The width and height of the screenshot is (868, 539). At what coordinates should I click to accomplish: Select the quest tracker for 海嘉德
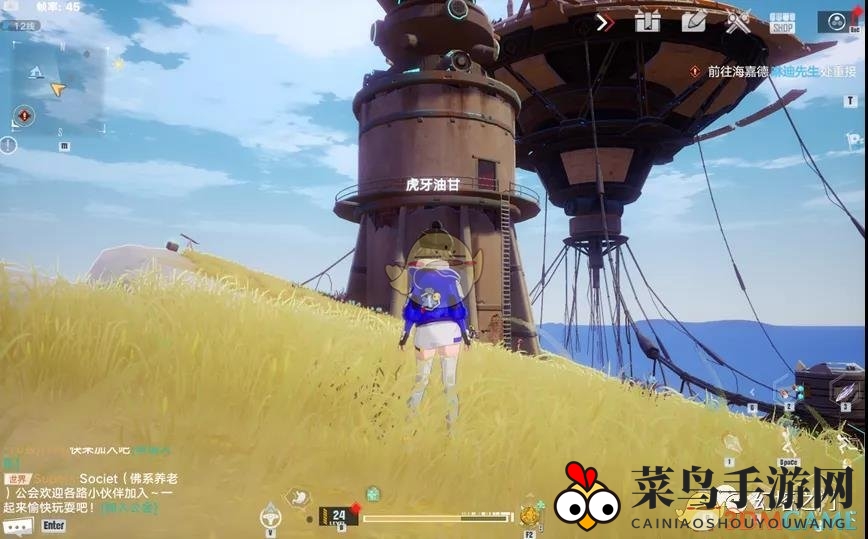point(762,71)
